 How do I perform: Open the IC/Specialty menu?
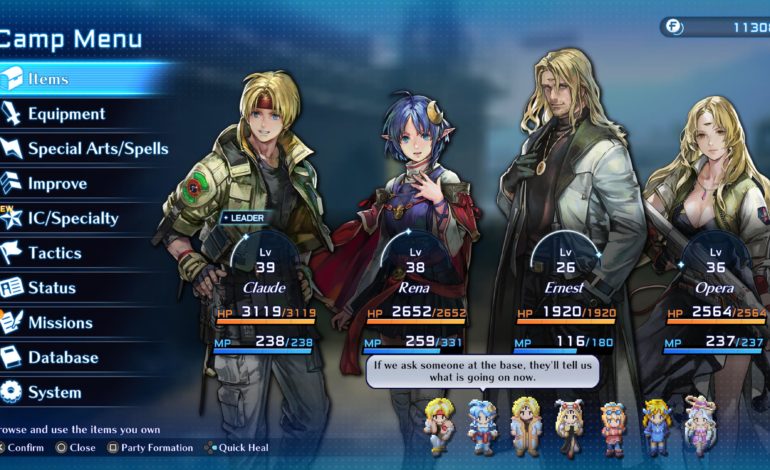[72, 218]
